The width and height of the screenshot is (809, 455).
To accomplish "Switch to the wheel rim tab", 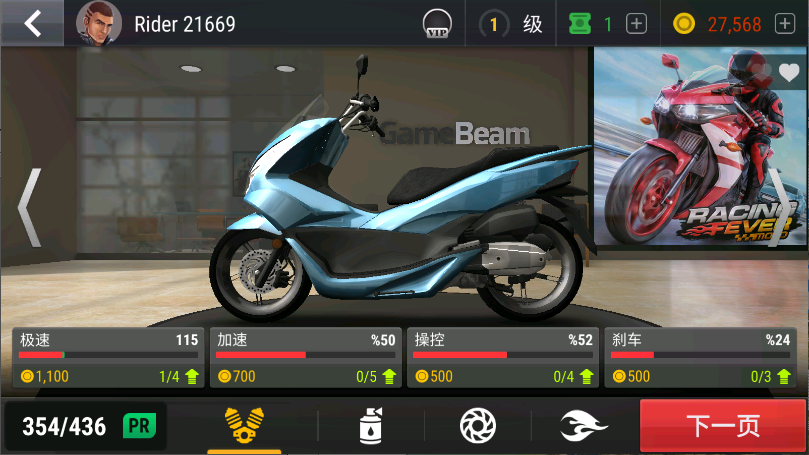I will 477,426.
